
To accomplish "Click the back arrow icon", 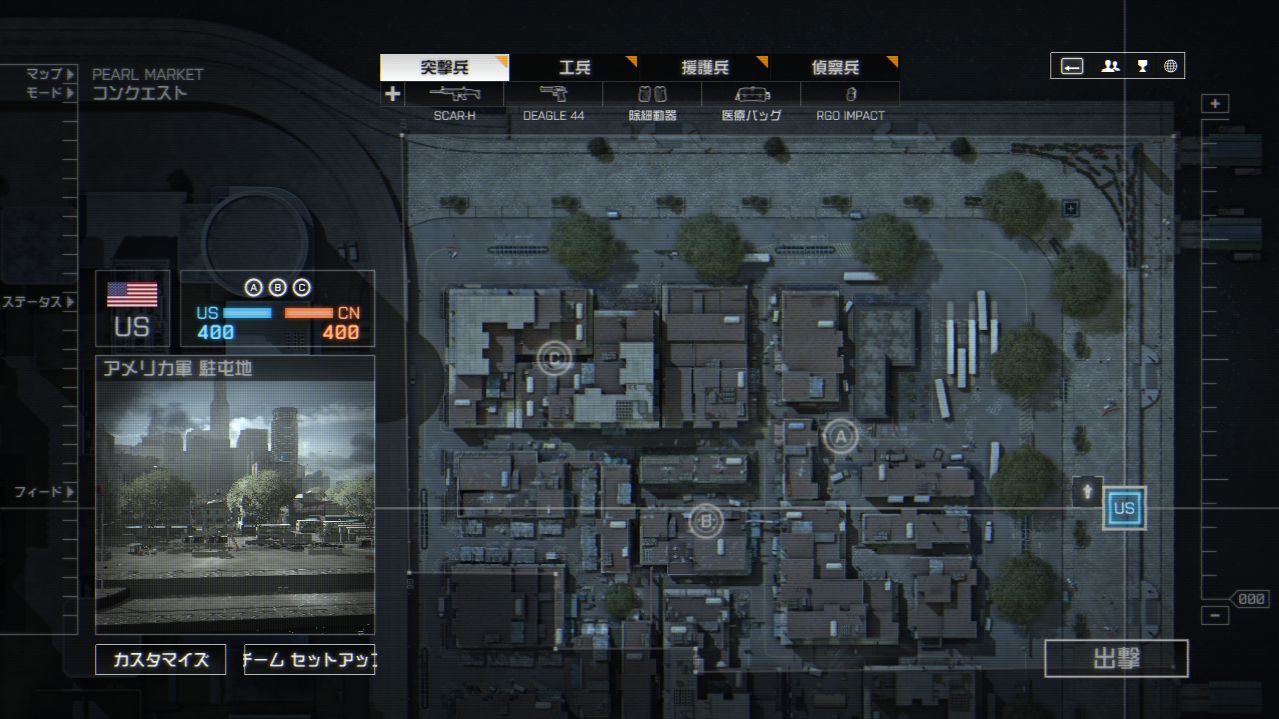I will 1072,67.
